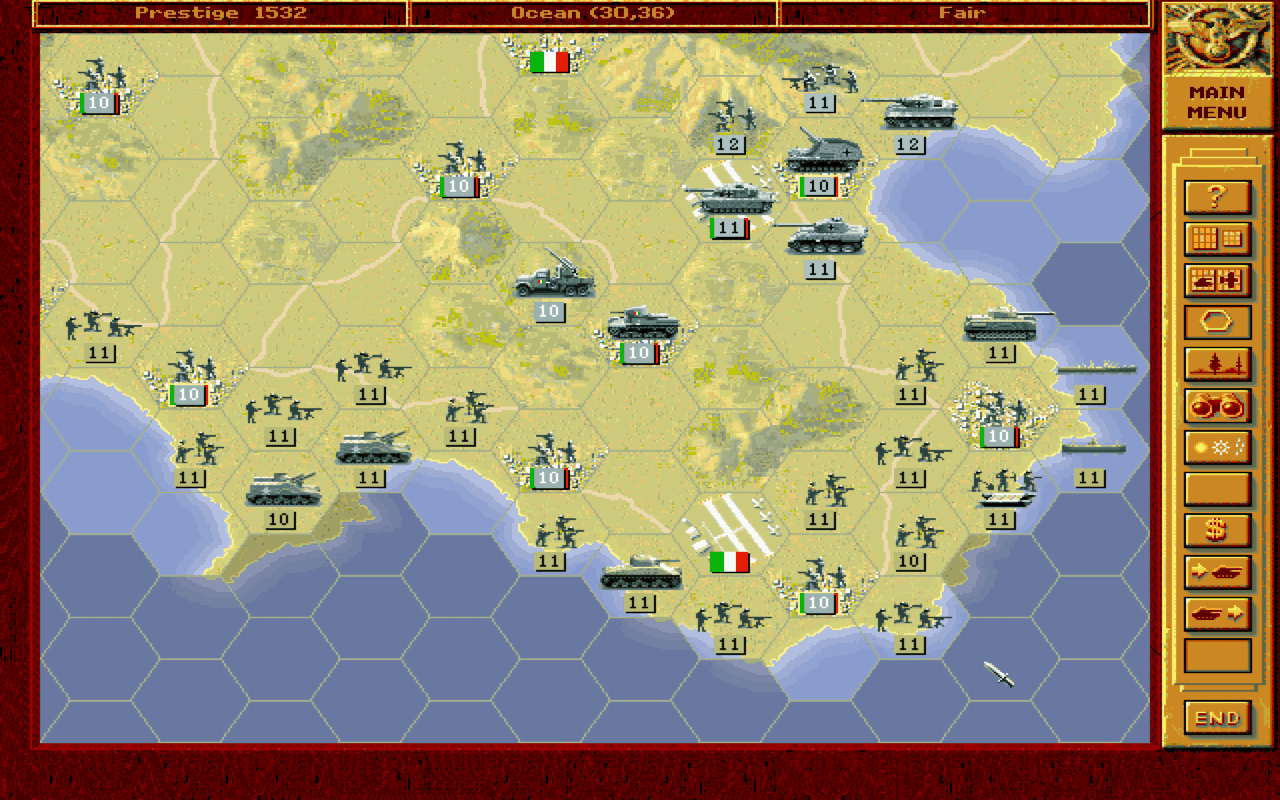
Task: Select the anti-aircraft truck with strength 10
Action: [x=556, y=285]
